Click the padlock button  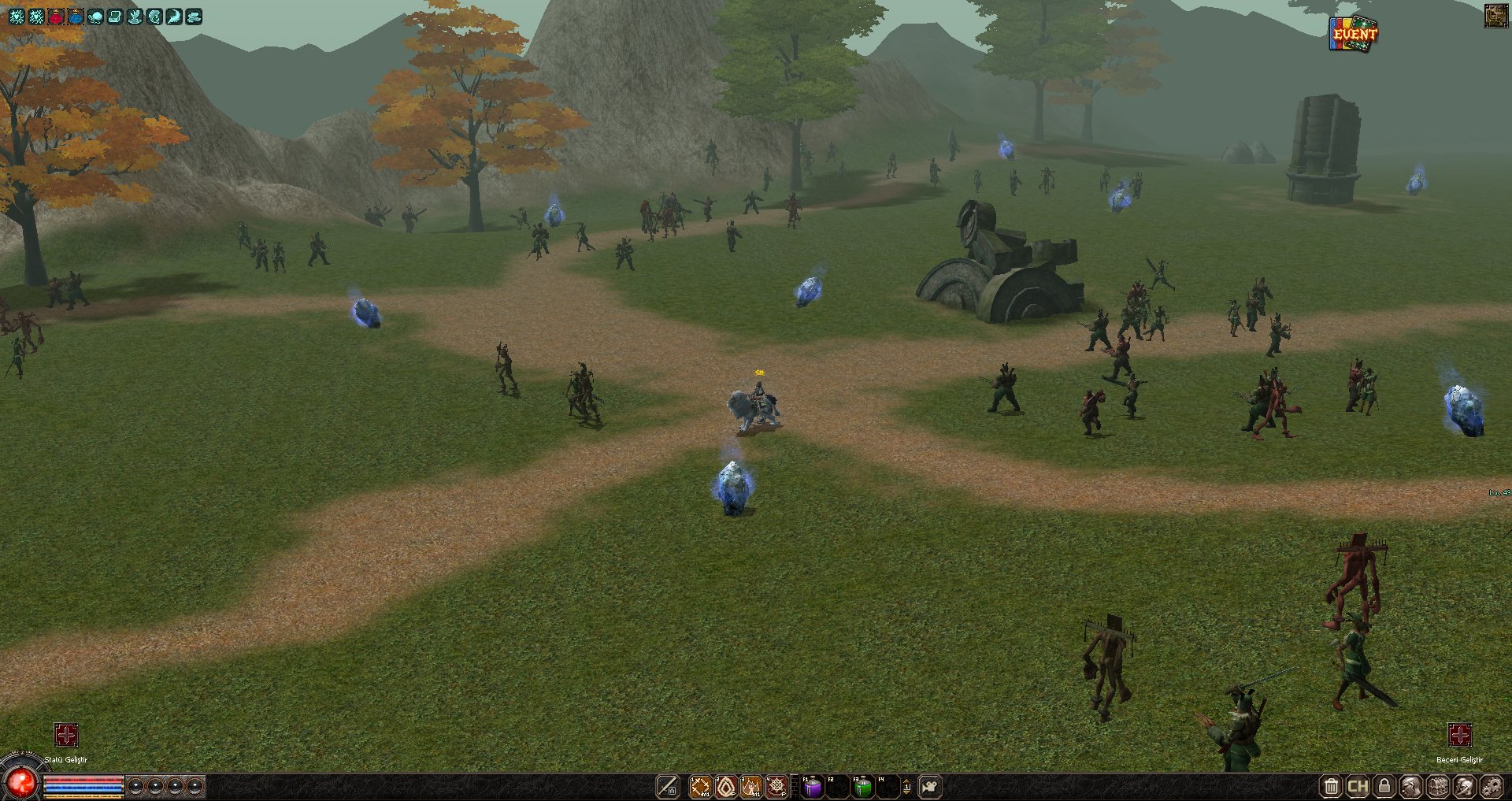tap(1384, 786)
